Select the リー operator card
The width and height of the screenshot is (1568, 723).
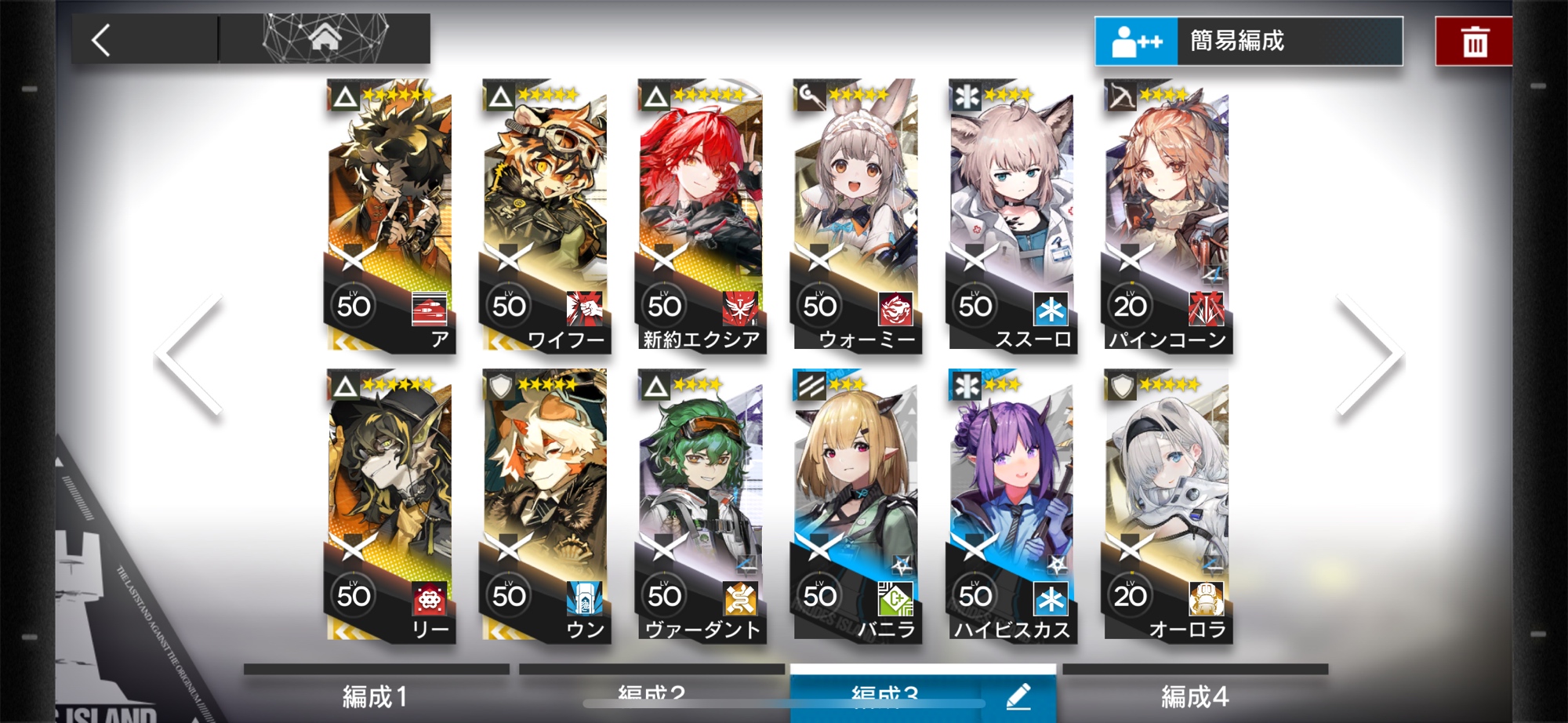390,506
